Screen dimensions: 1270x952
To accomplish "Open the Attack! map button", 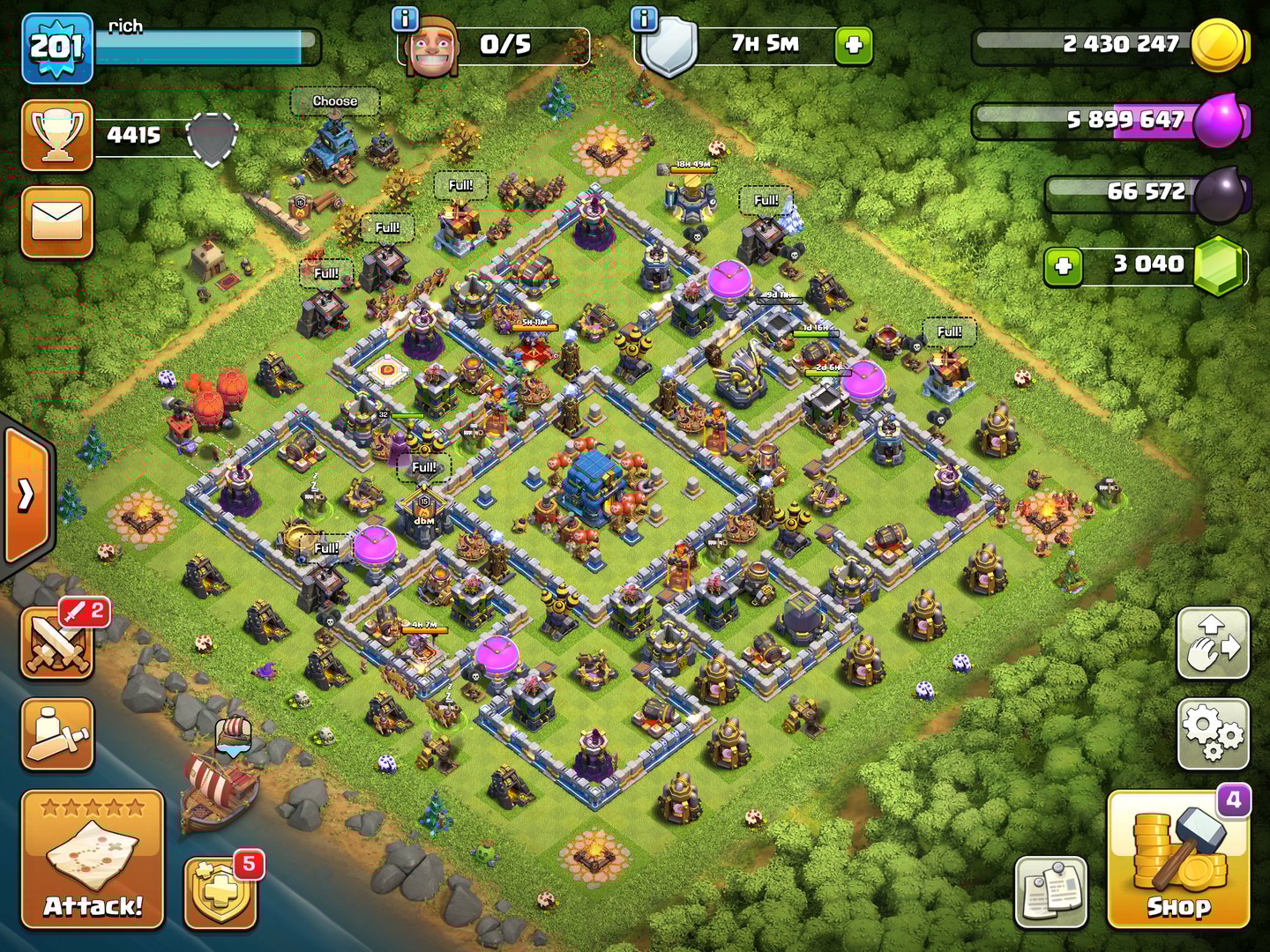I will click(x=93, y=859).
